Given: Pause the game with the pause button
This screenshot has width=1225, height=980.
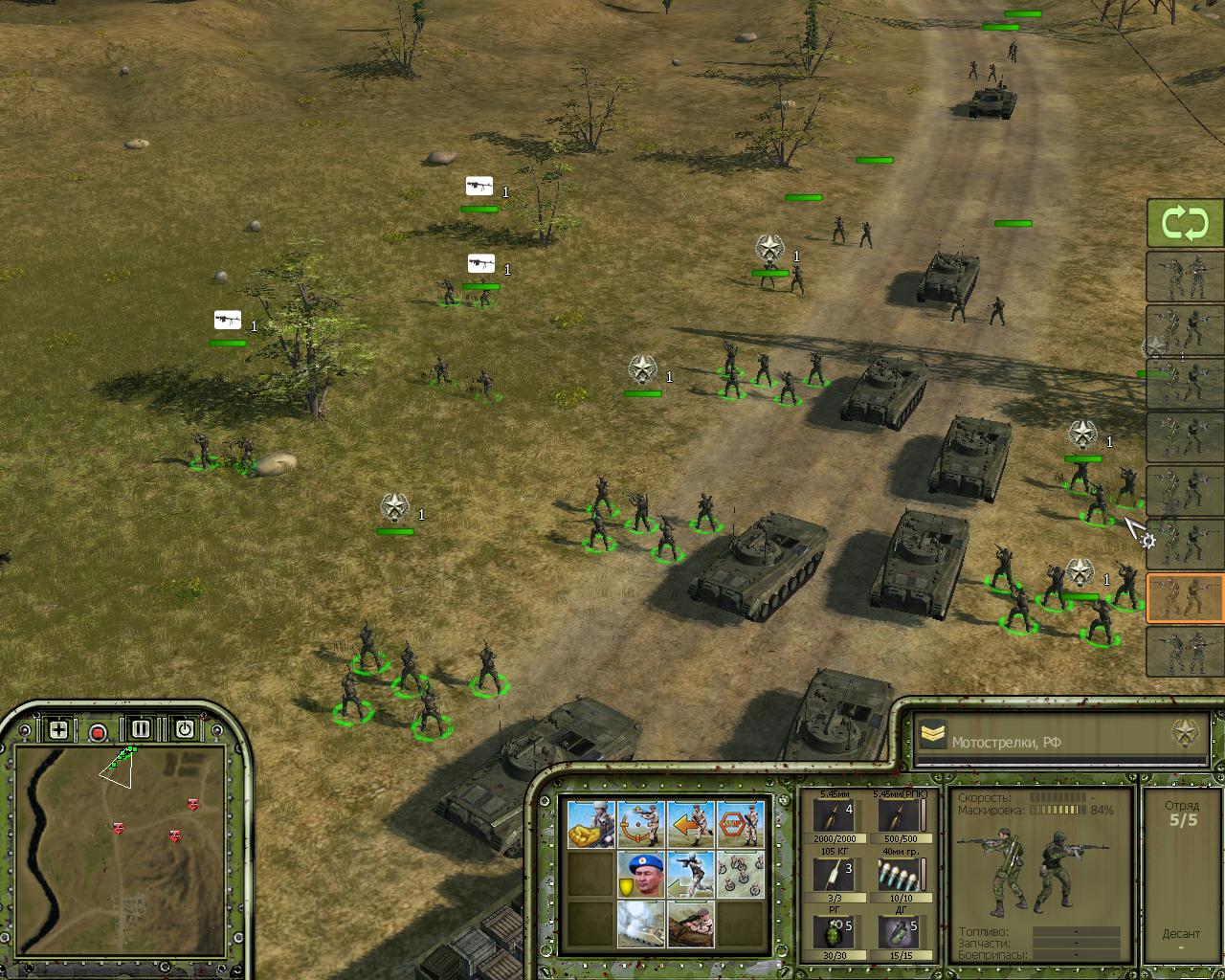Looking at the screenshot, I should [141, 729].
